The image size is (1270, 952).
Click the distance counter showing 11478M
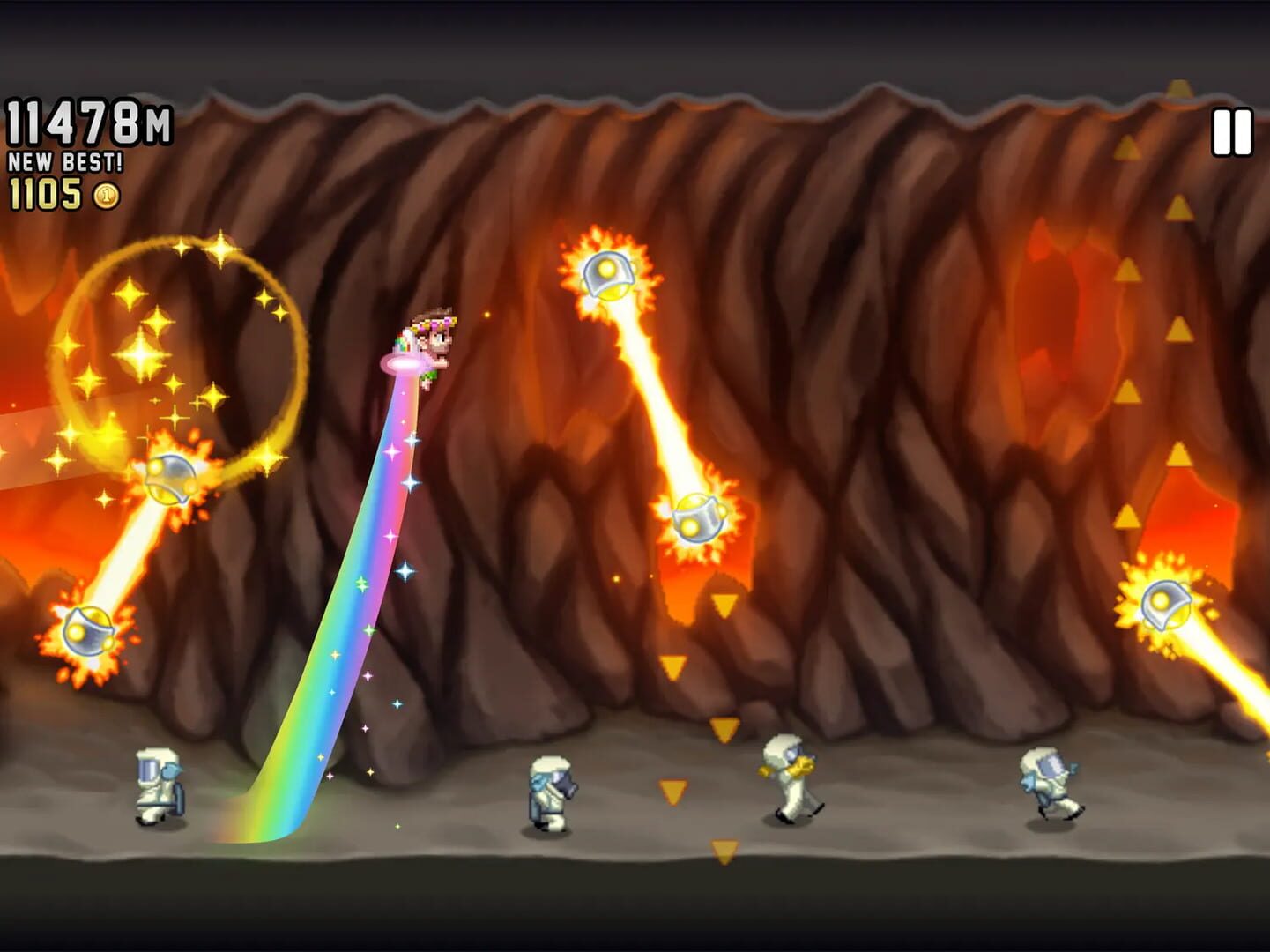coord(88,122)
